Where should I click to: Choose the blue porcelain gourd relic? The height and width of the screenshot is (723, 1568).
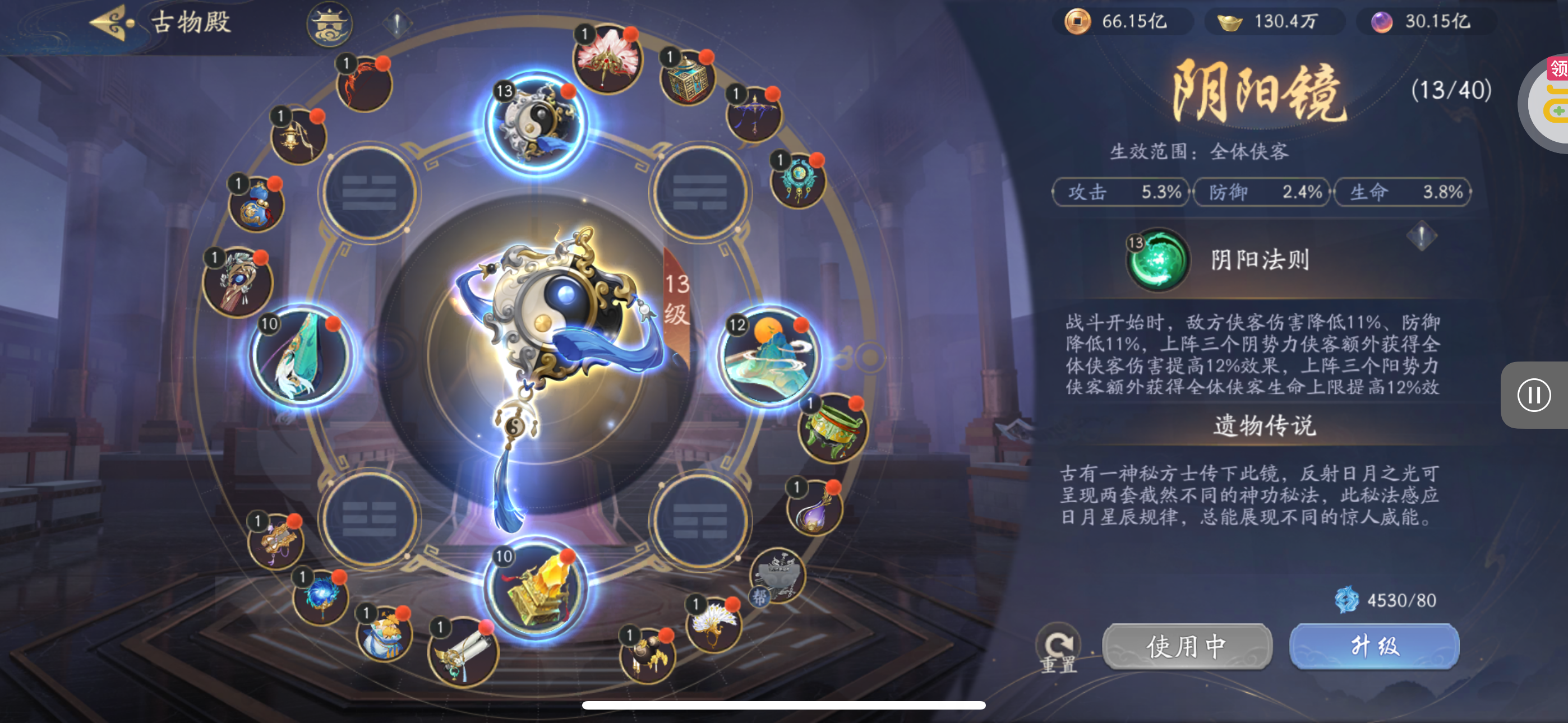[x=256, y=205]
